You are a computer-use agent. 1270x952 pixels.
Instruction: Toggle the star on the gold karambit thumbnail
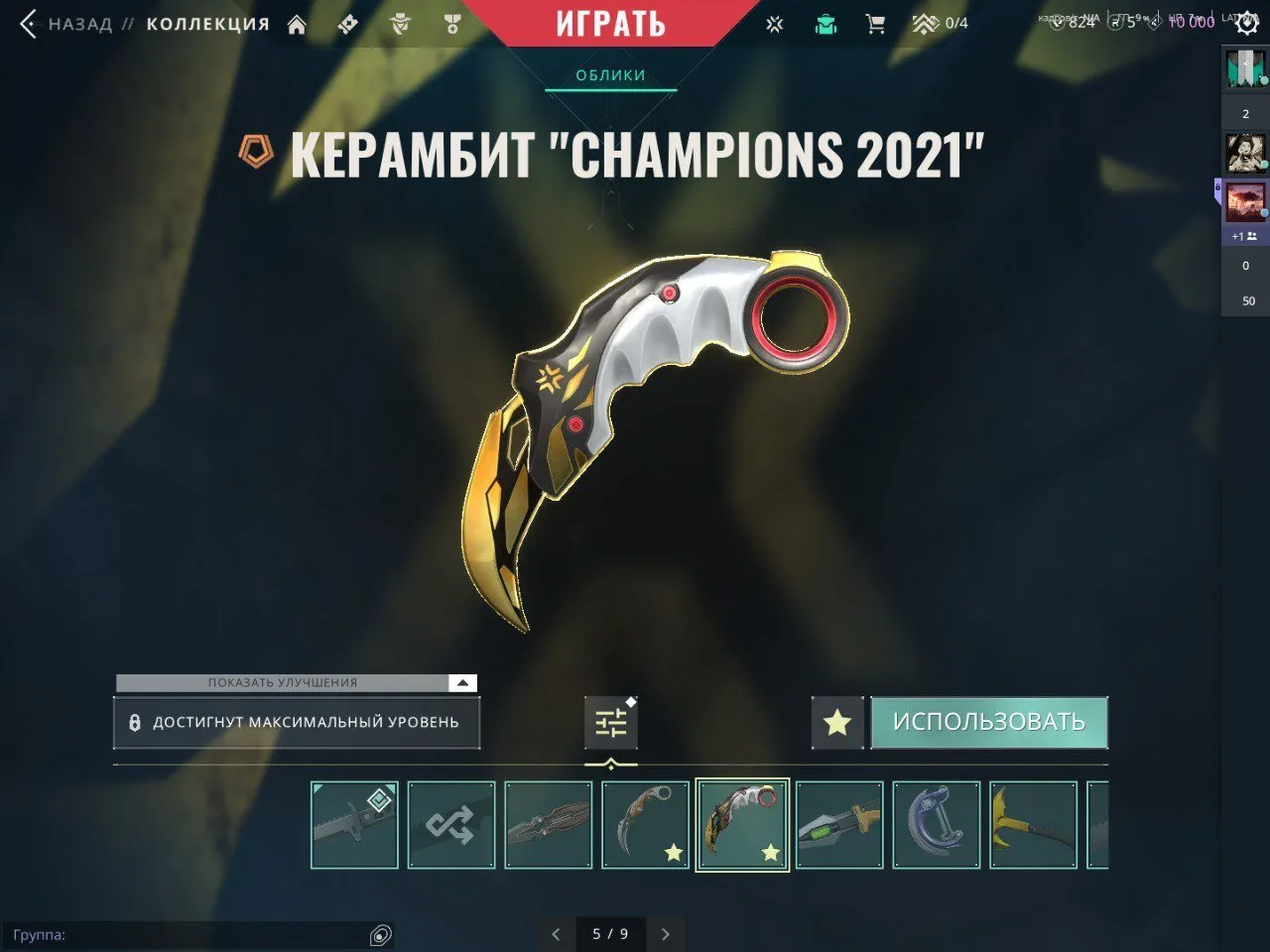click(675, 851)
